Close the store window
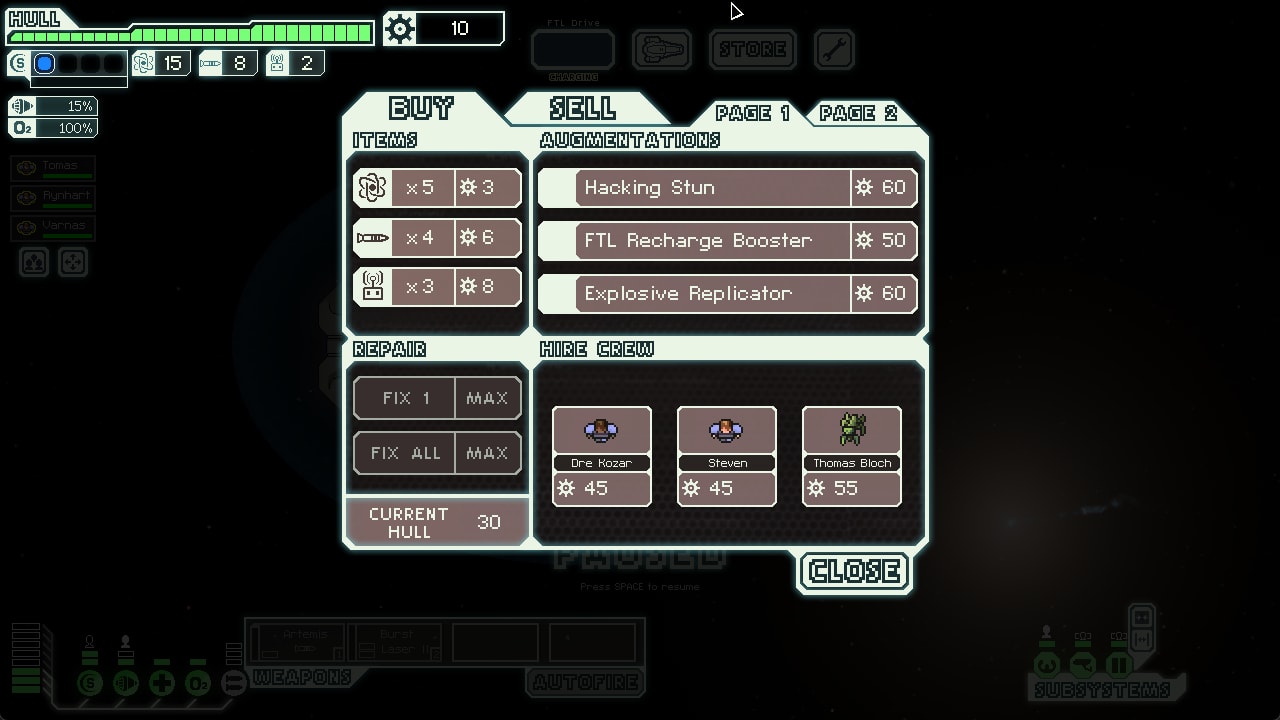The height and width of the screenshot is (720, 1280). tap(853, 571)
